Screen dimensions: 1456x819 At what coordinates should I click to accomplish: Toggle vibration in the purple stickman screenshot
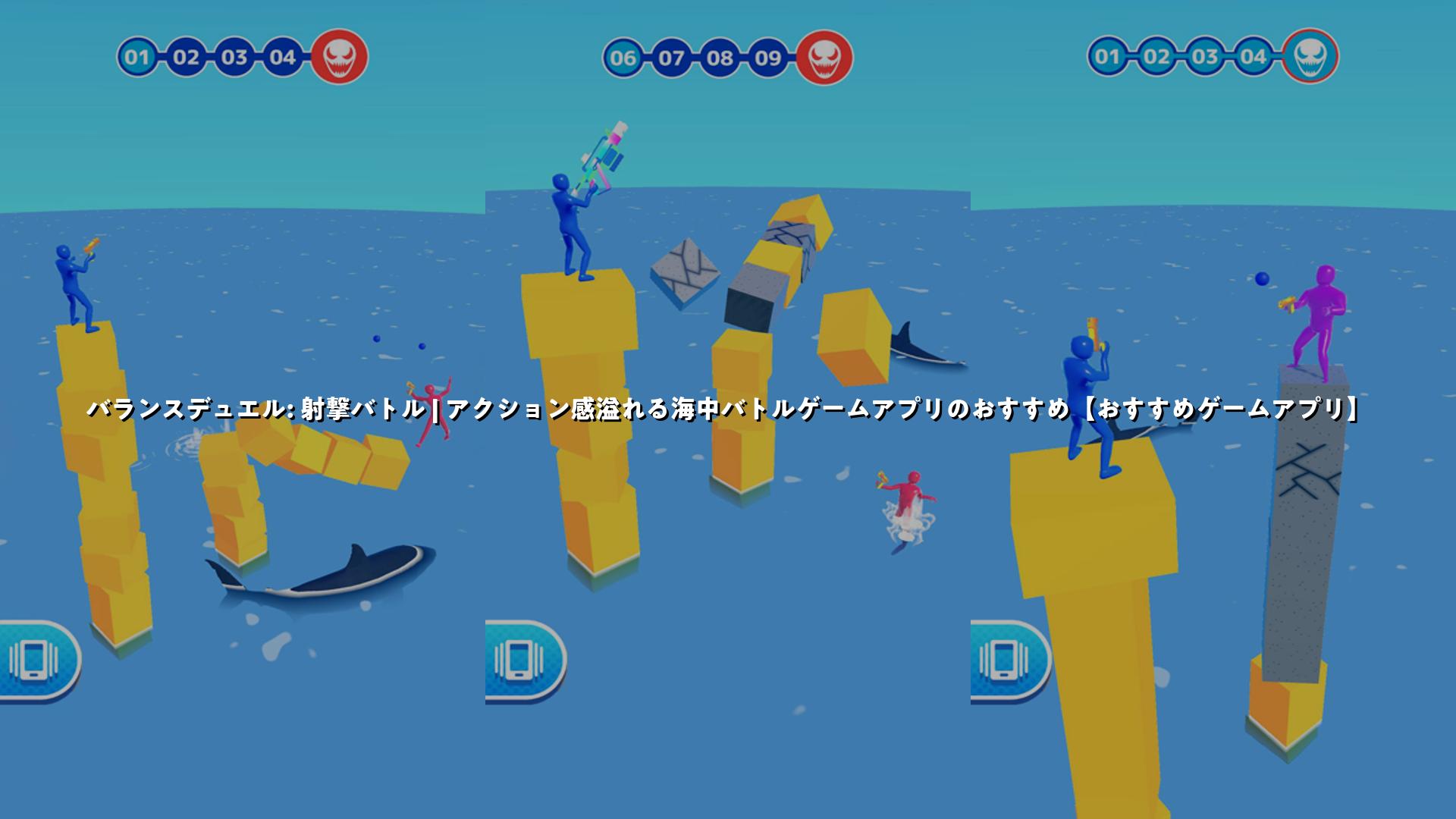(1008, 659)
